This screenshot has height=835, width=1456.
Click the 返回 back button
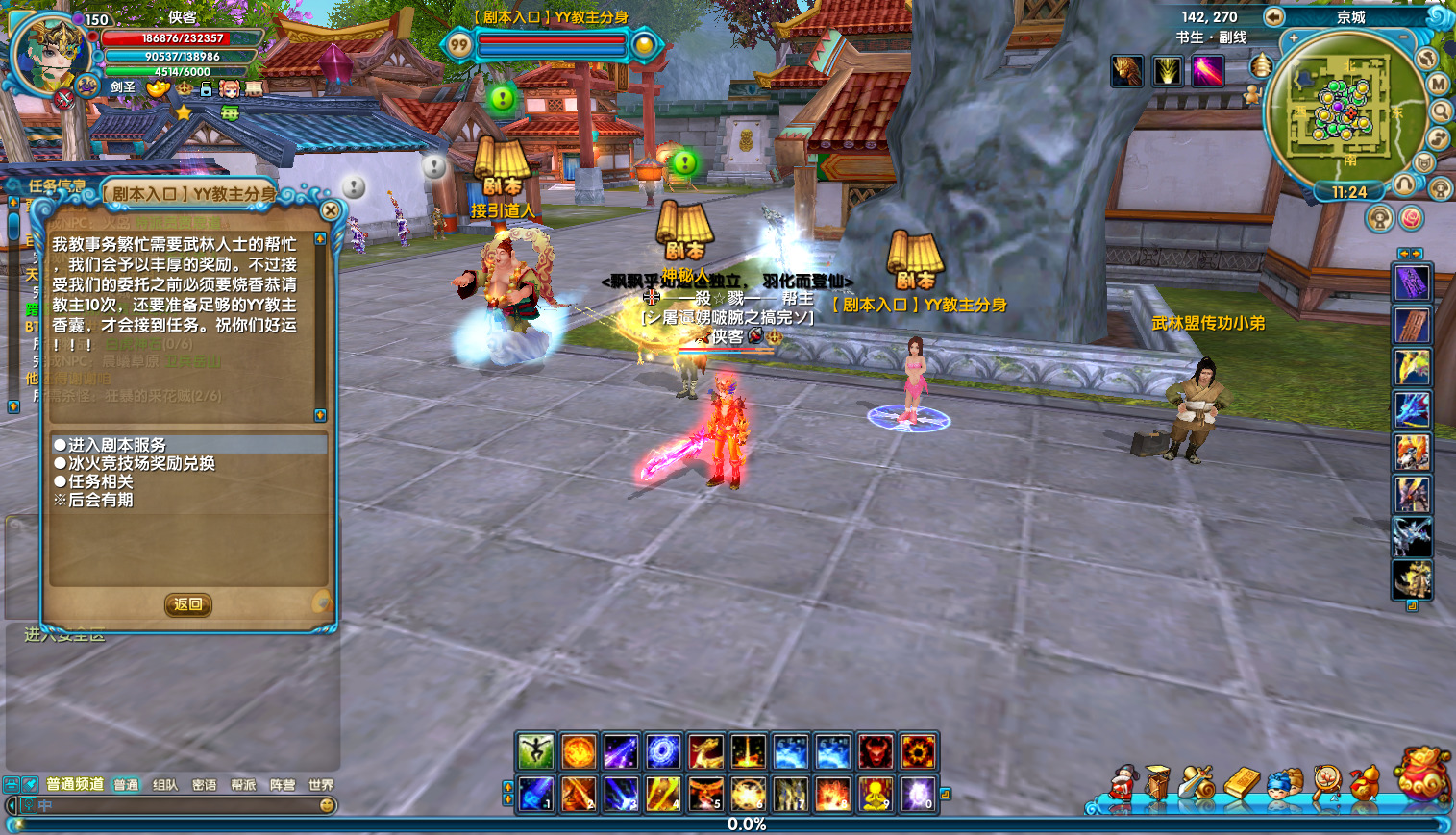tap(187, 604)
